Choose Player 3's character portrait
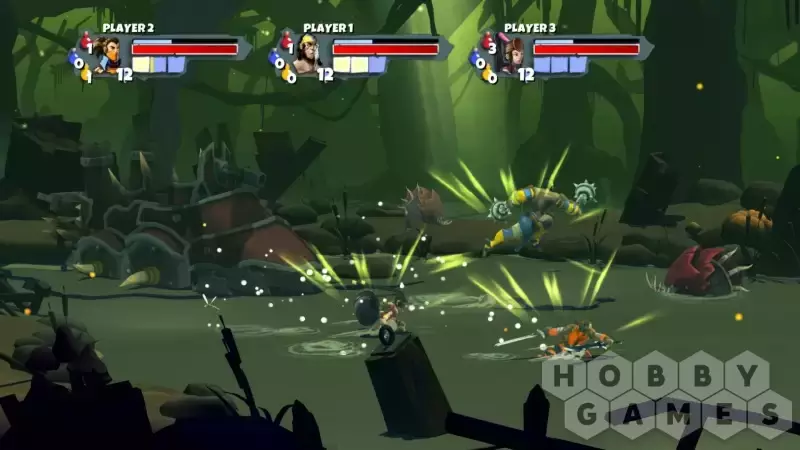The width and height of the screenshot is (800, 450). click(509, 56)
